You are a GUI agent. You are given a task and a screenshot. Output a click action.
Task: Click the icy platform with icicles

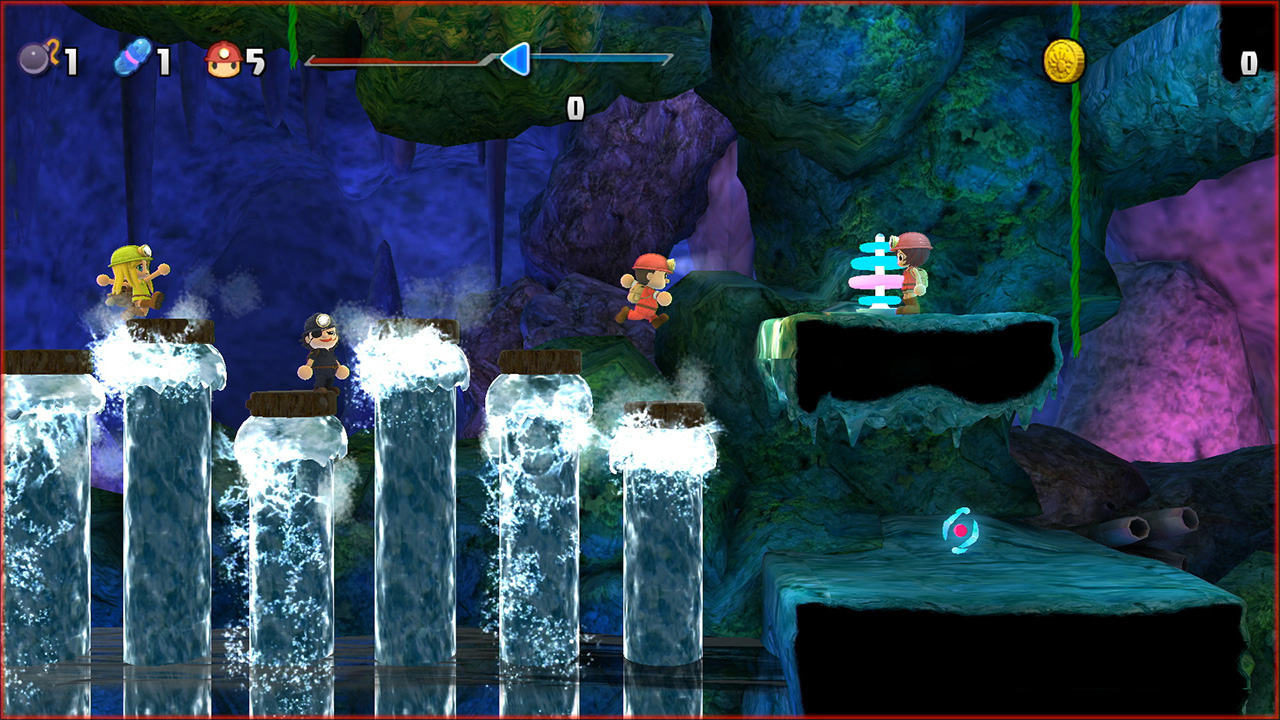point(900,360)
